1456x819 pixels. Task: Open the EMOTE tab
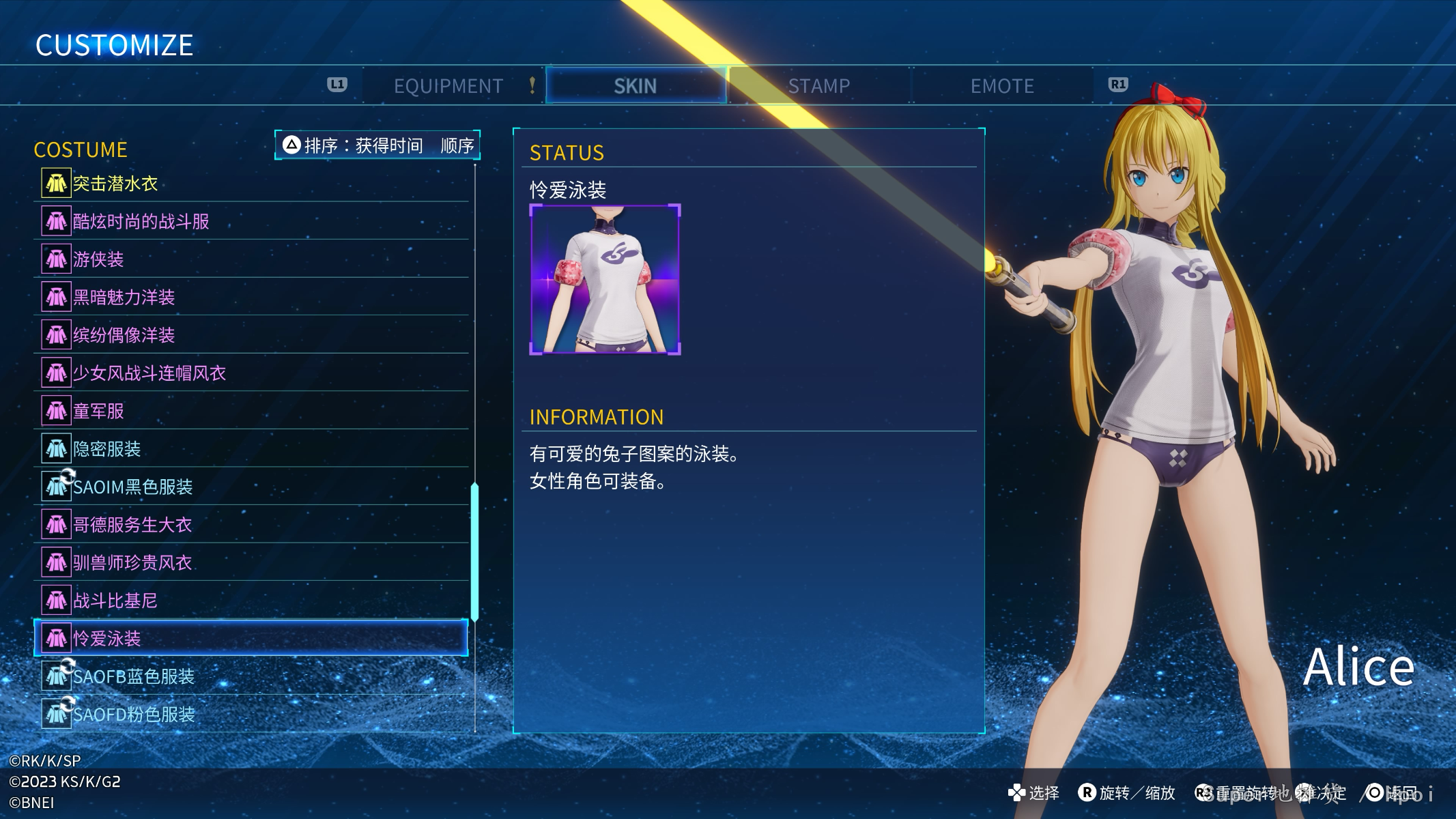(x=1002, y=86)
